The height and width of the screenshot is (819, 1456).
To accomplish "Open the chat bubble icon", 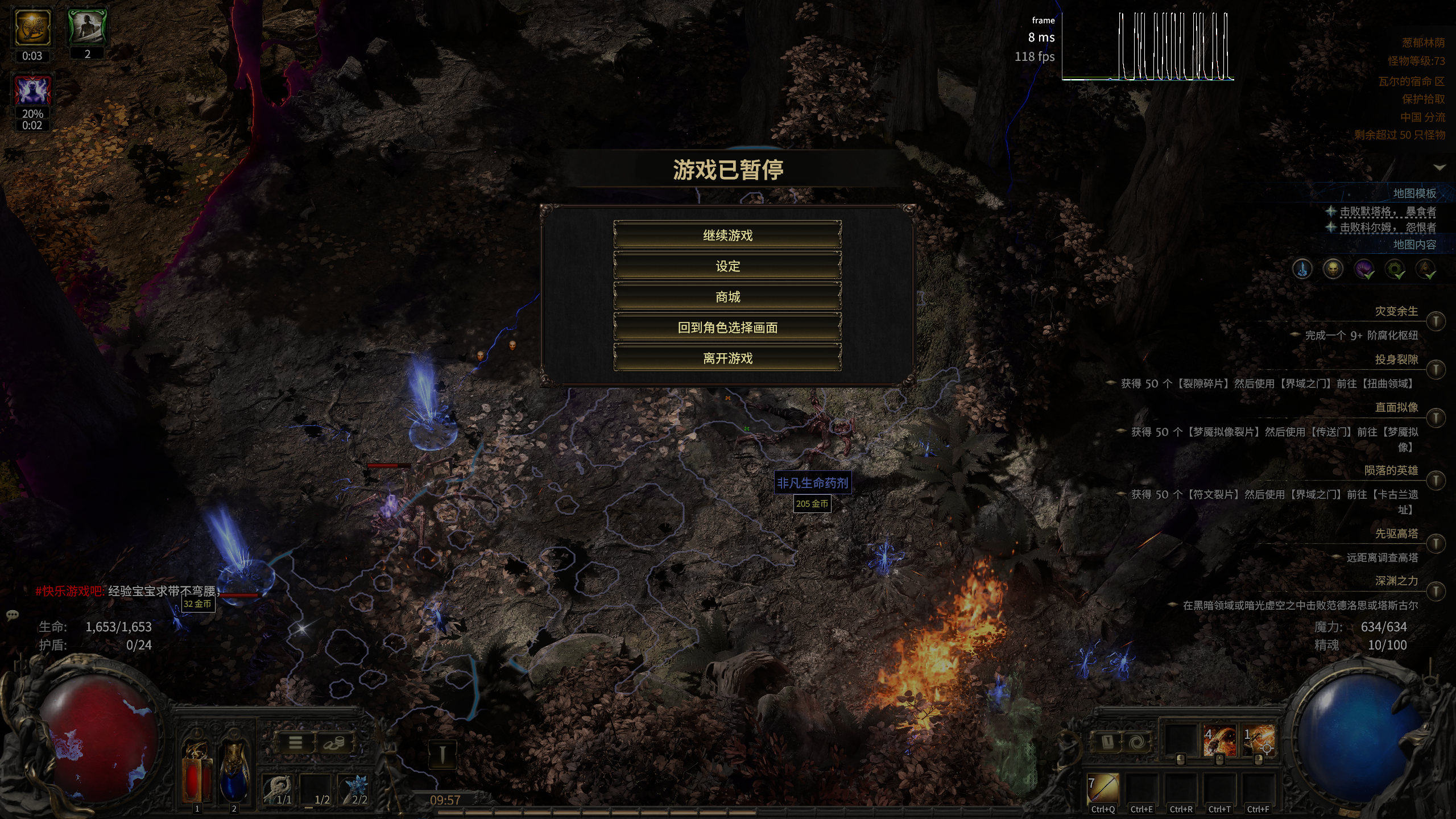I will point(13,615).
